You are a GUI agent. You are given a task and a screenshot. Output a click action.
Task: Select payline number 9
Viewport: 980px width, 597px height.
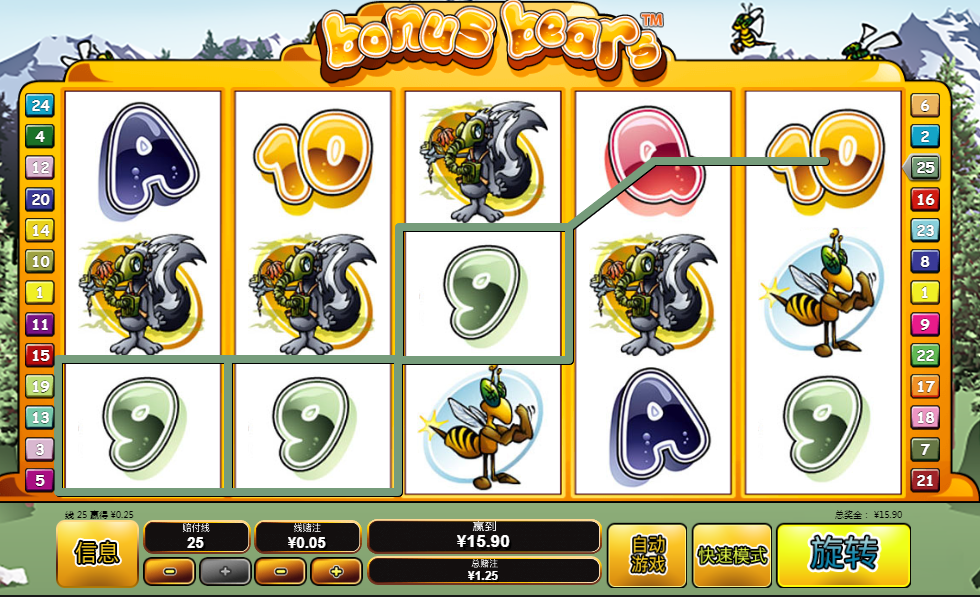925,324
